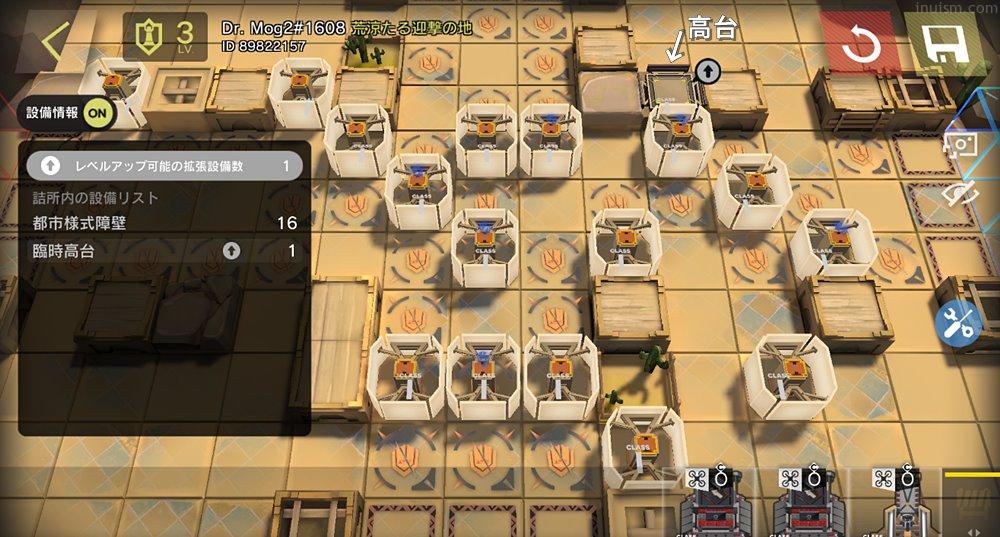Select the レベルアップ可能の拡張設備数 row
The image size is (1000, 537).
pyautogui.click(x=164, y=166)
